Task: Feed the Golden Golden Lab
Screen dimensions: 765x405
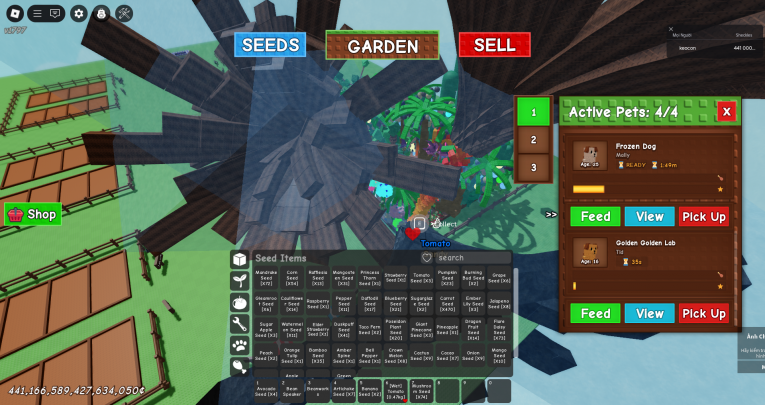Action: click(x=595, y=313)
